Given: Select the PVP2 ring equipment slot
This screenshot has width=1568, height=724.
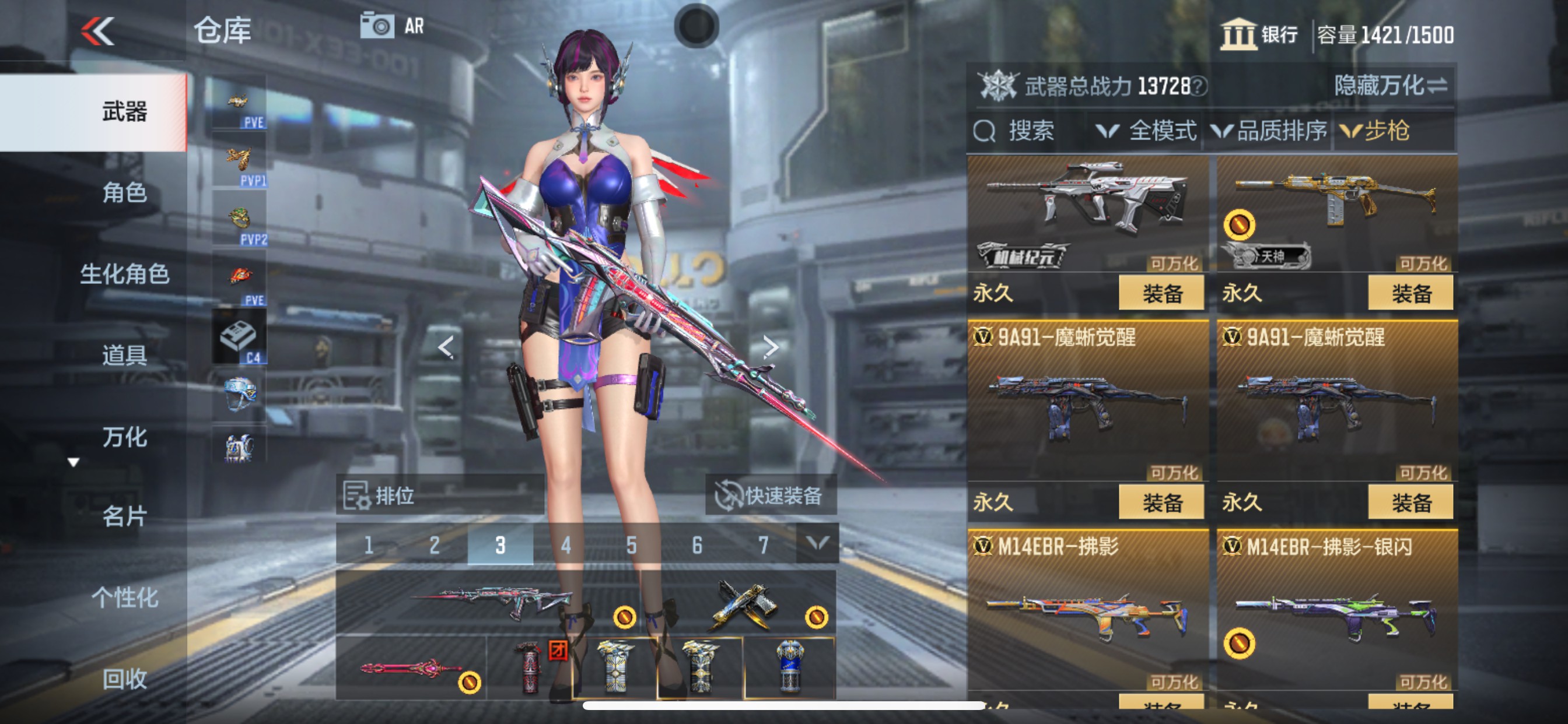Looking at the screenshot, I should (x=239, y=216).
